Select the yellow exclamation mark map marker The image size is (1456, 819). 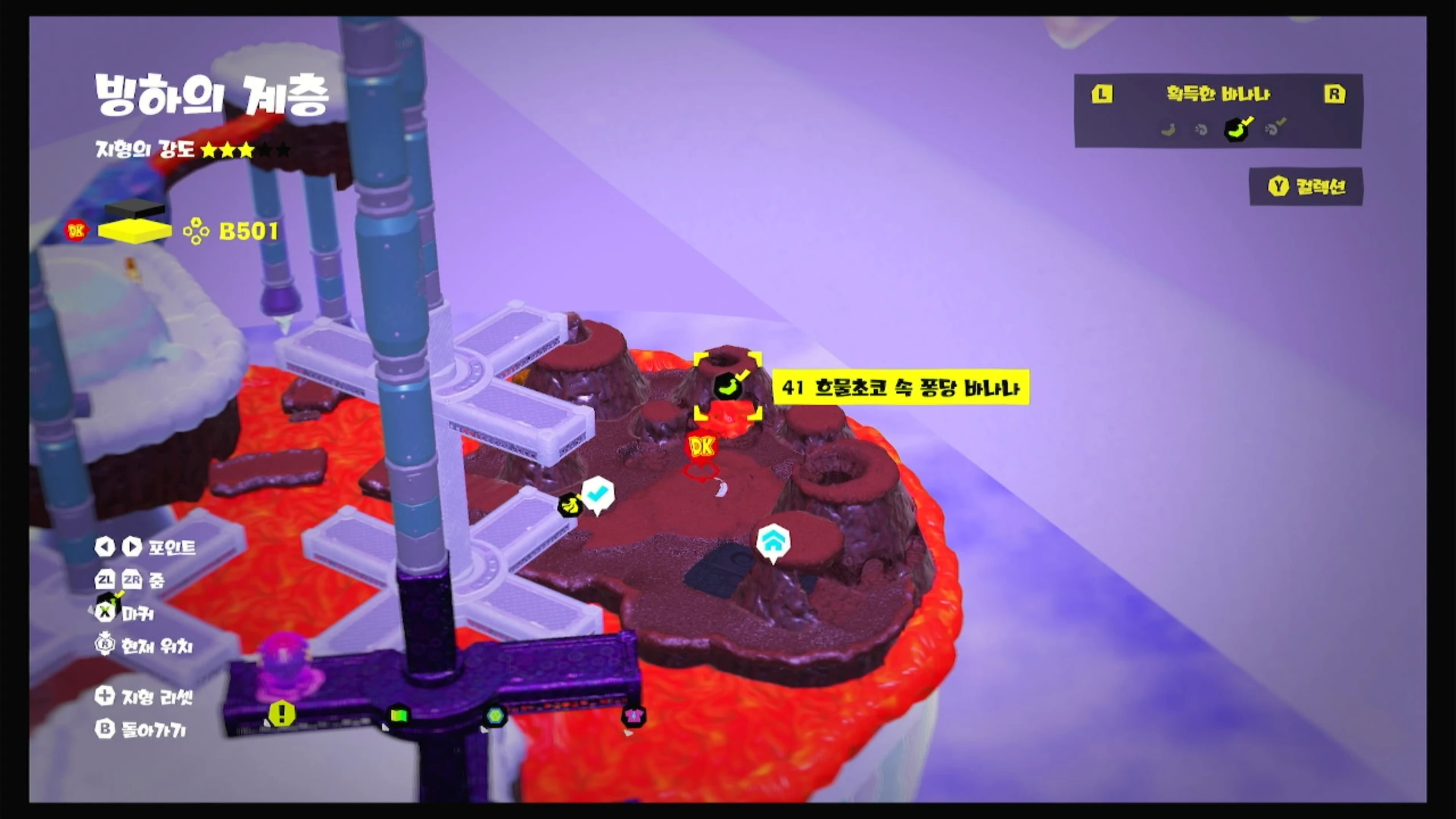[x=282, y=713]
